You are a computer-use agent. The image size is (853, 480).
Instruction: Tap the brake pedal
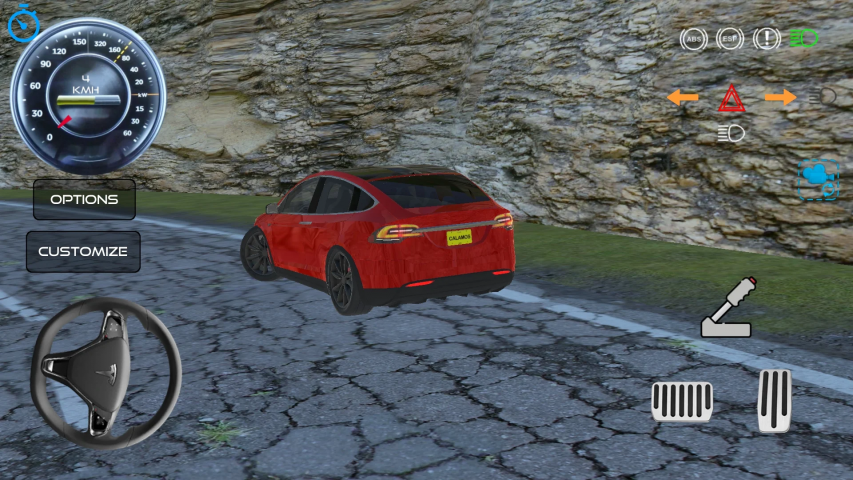coord(682,401)
